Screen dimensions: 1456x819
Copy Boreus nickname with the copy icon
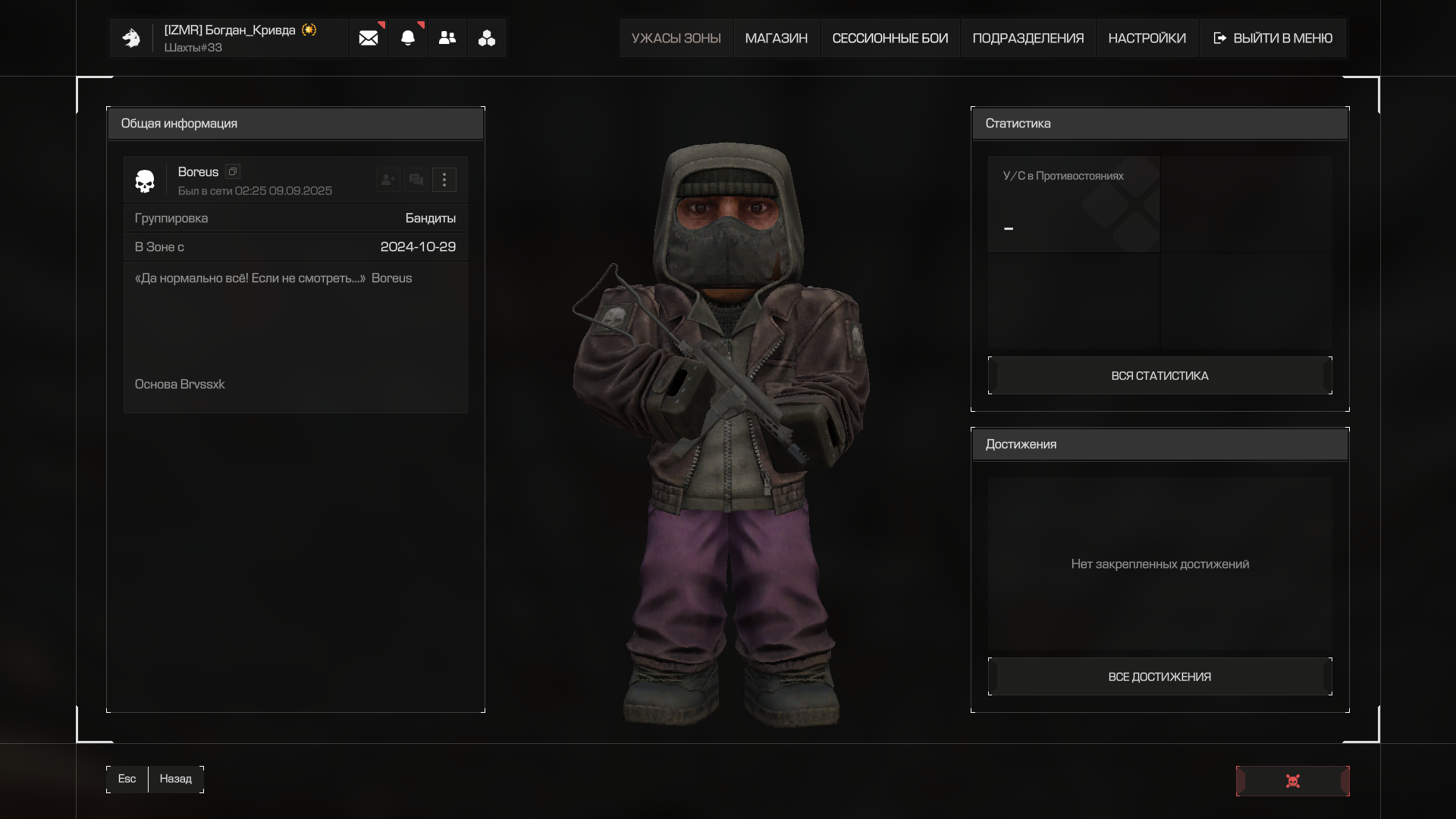click(x=233, y=171)
